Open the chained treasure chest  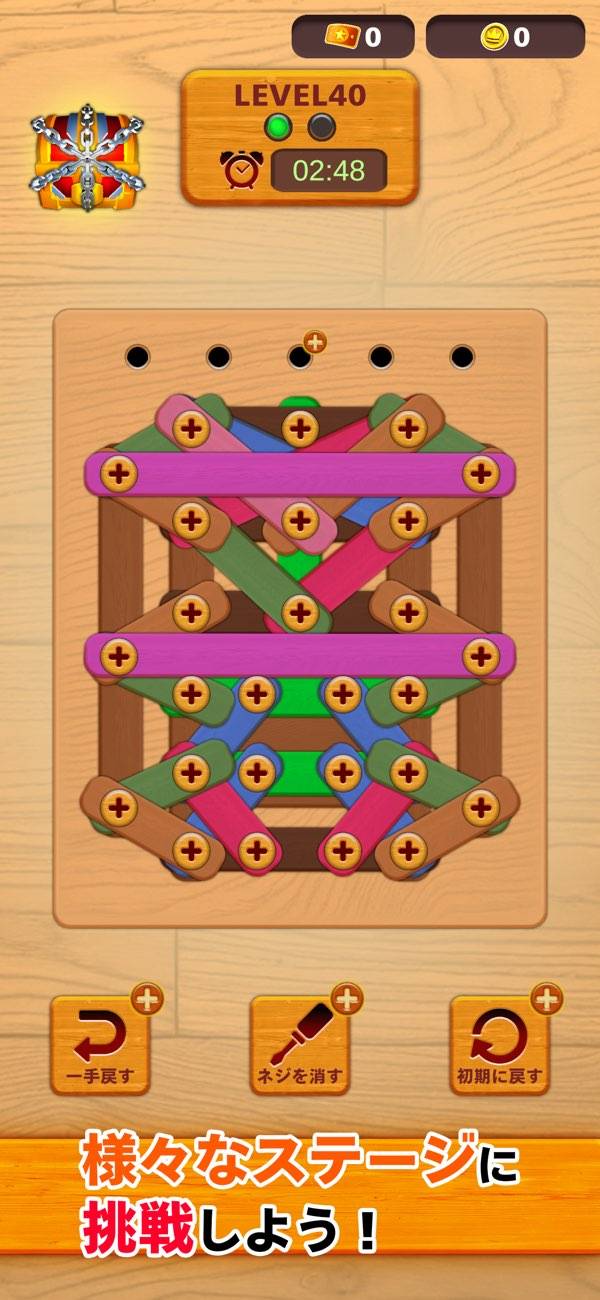tap(87, 156)
